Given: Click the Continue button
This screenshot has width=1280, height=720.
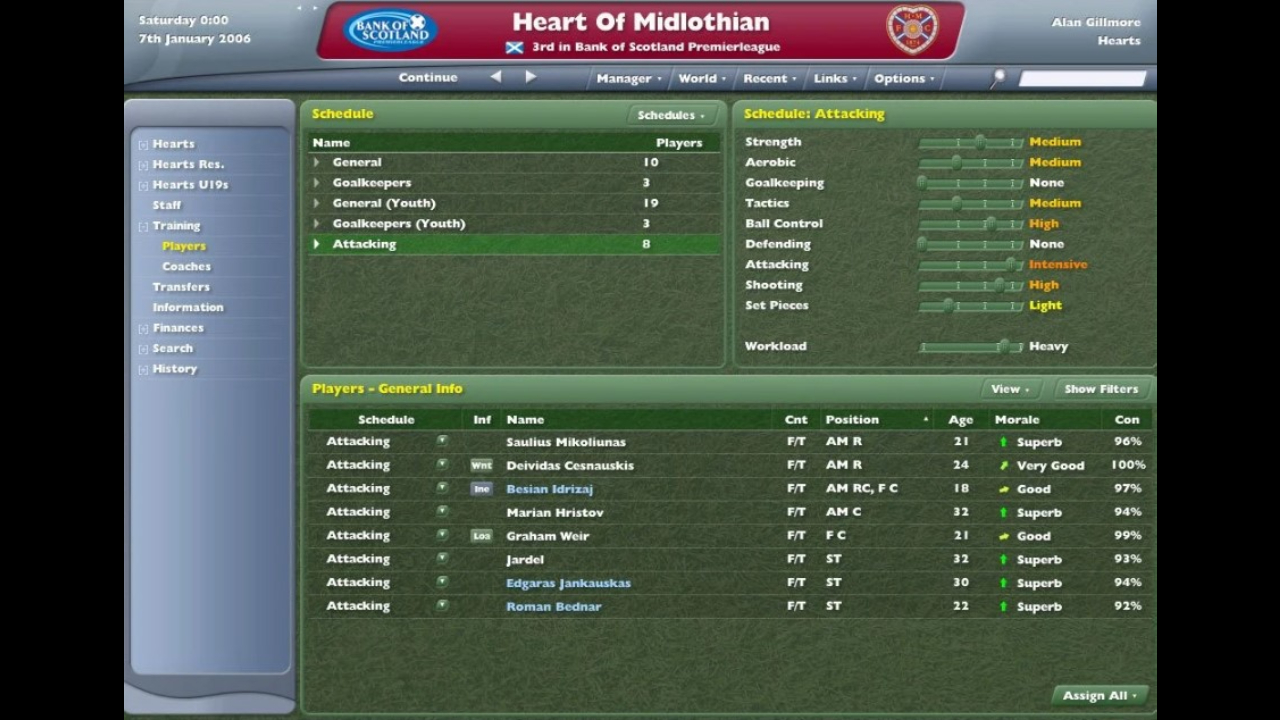Looking at the screenshot, I should tap(427, 78).
